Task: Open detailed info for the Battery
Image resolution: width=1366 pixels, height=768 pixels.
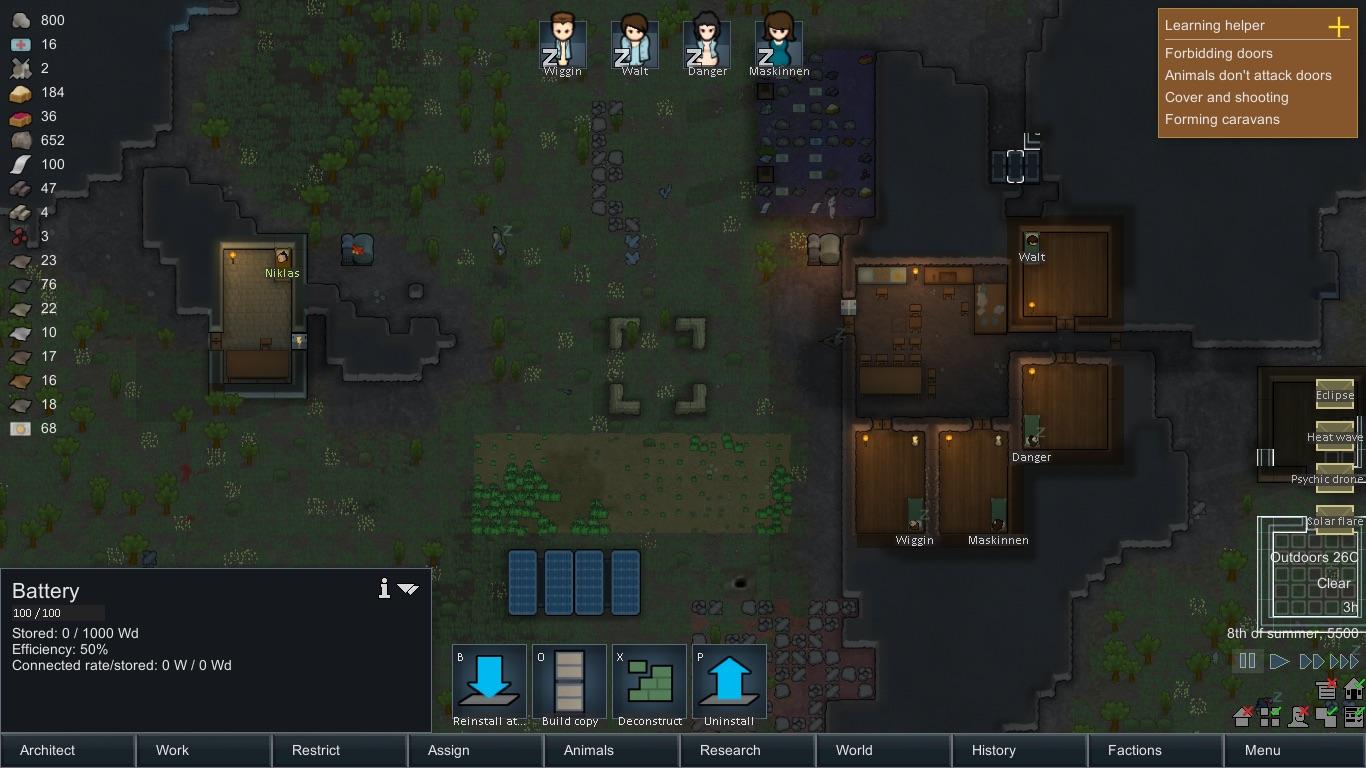Action: (383, 590)
